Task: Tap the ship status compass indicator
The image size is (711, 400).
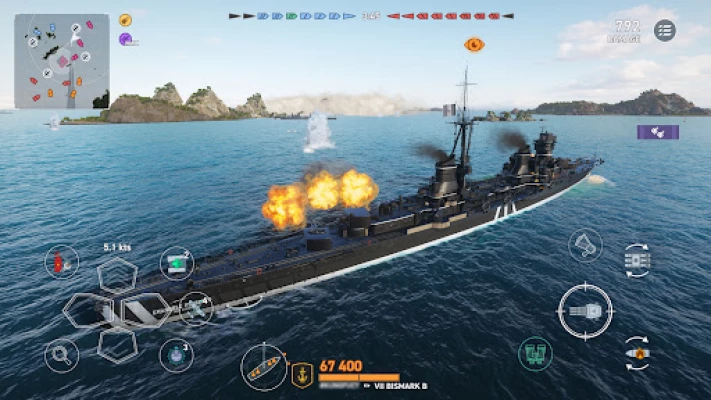Action: (x=265, y=366)
